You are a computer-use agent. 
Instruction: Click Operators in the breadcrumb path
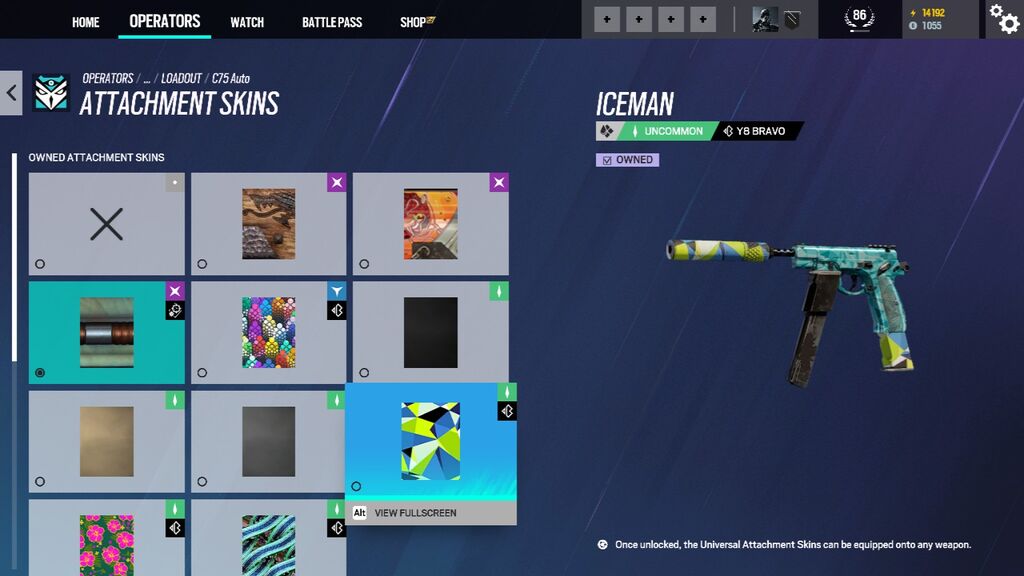108,78
